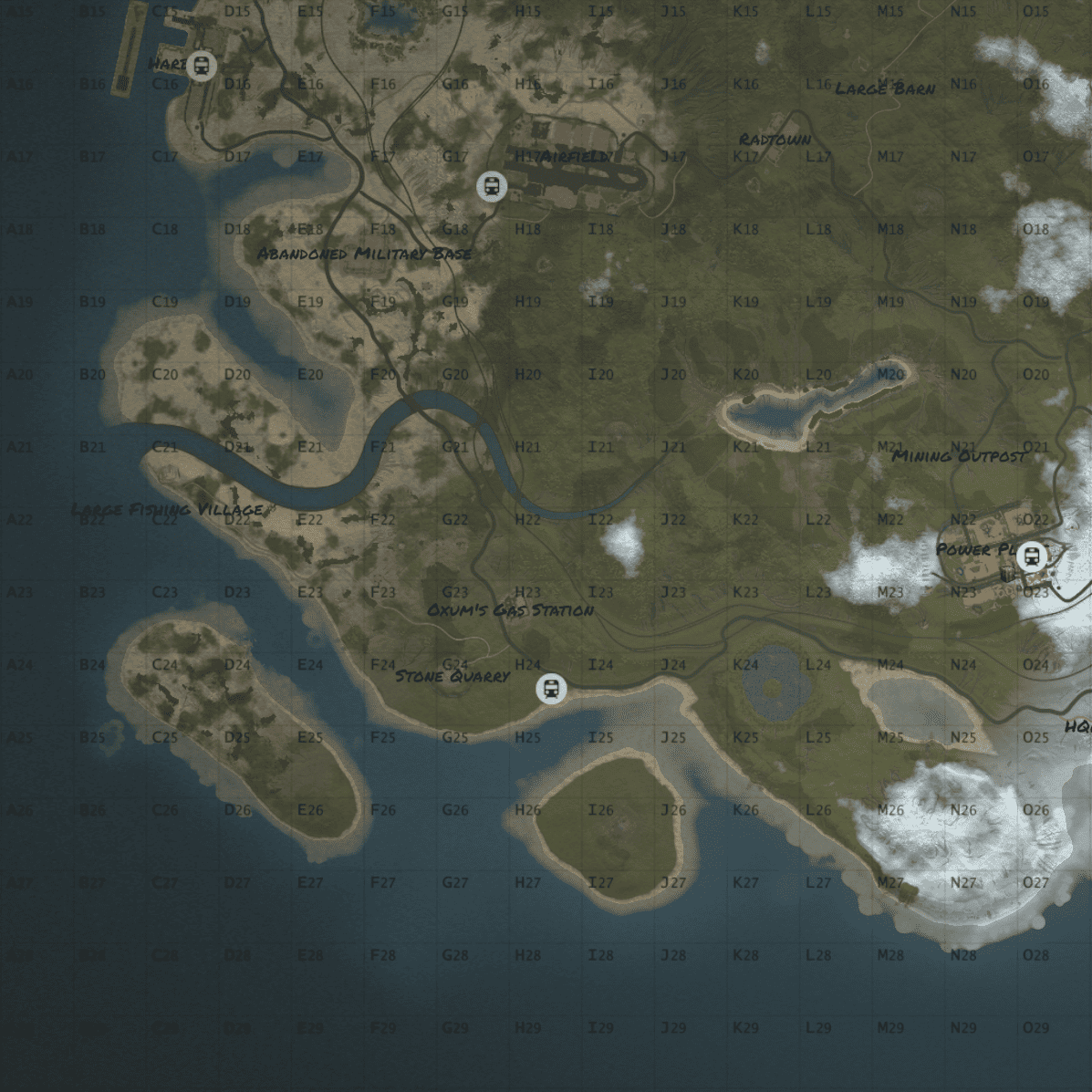The image size is (1092, 1092).
Task: Select the Large Barn map label
Action: click(x=885, y=88)
